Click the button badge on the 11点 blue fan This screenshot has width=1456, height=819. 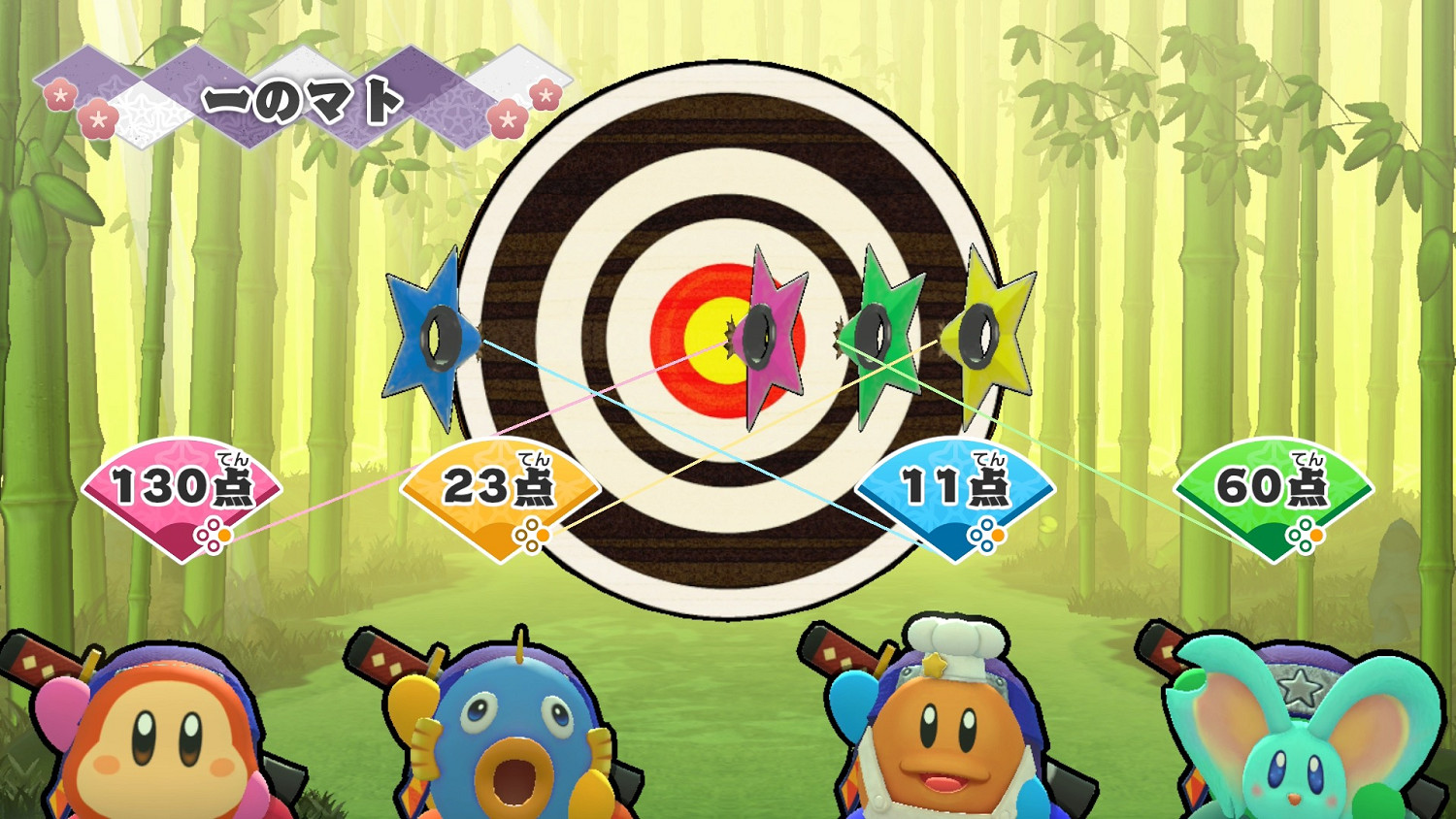click(986, 531)
